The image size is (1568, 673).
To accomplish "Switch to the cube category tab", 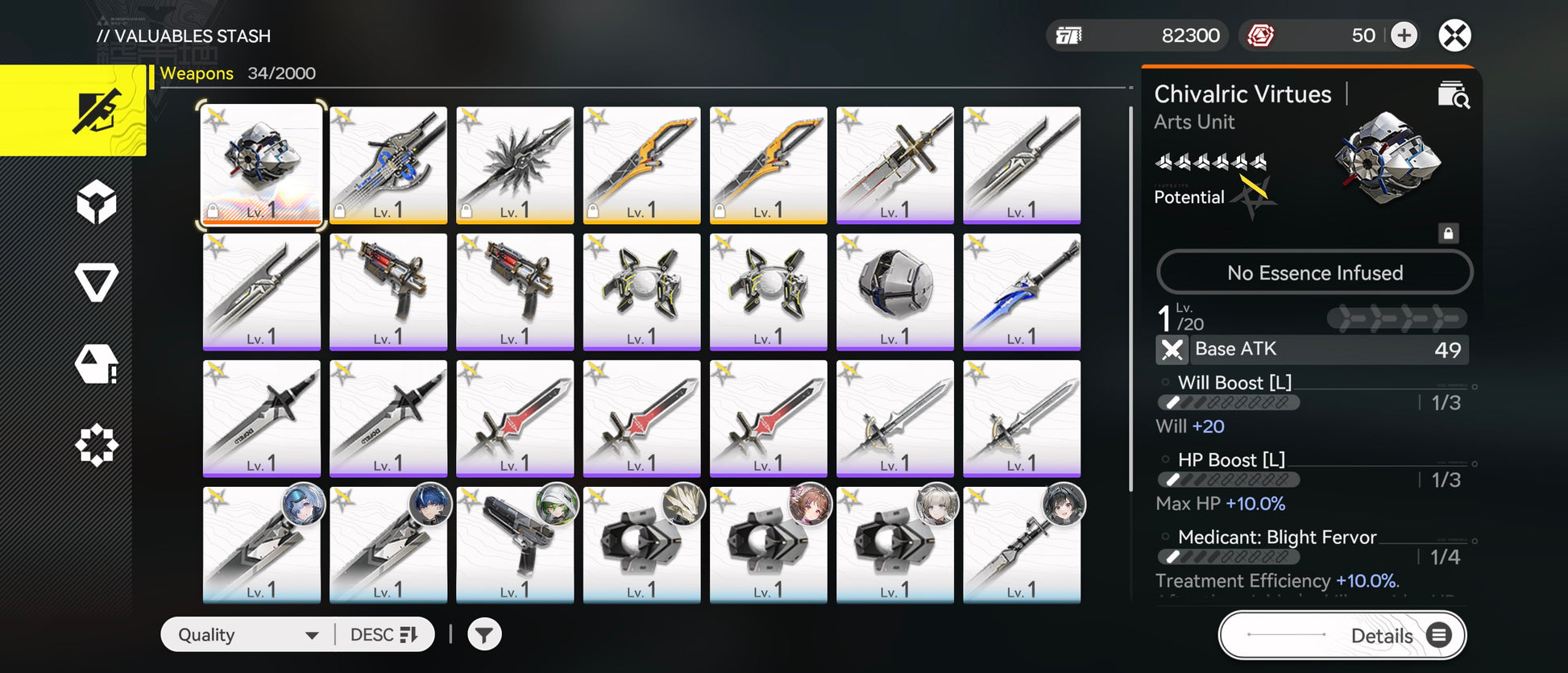I will click(97, 201).
